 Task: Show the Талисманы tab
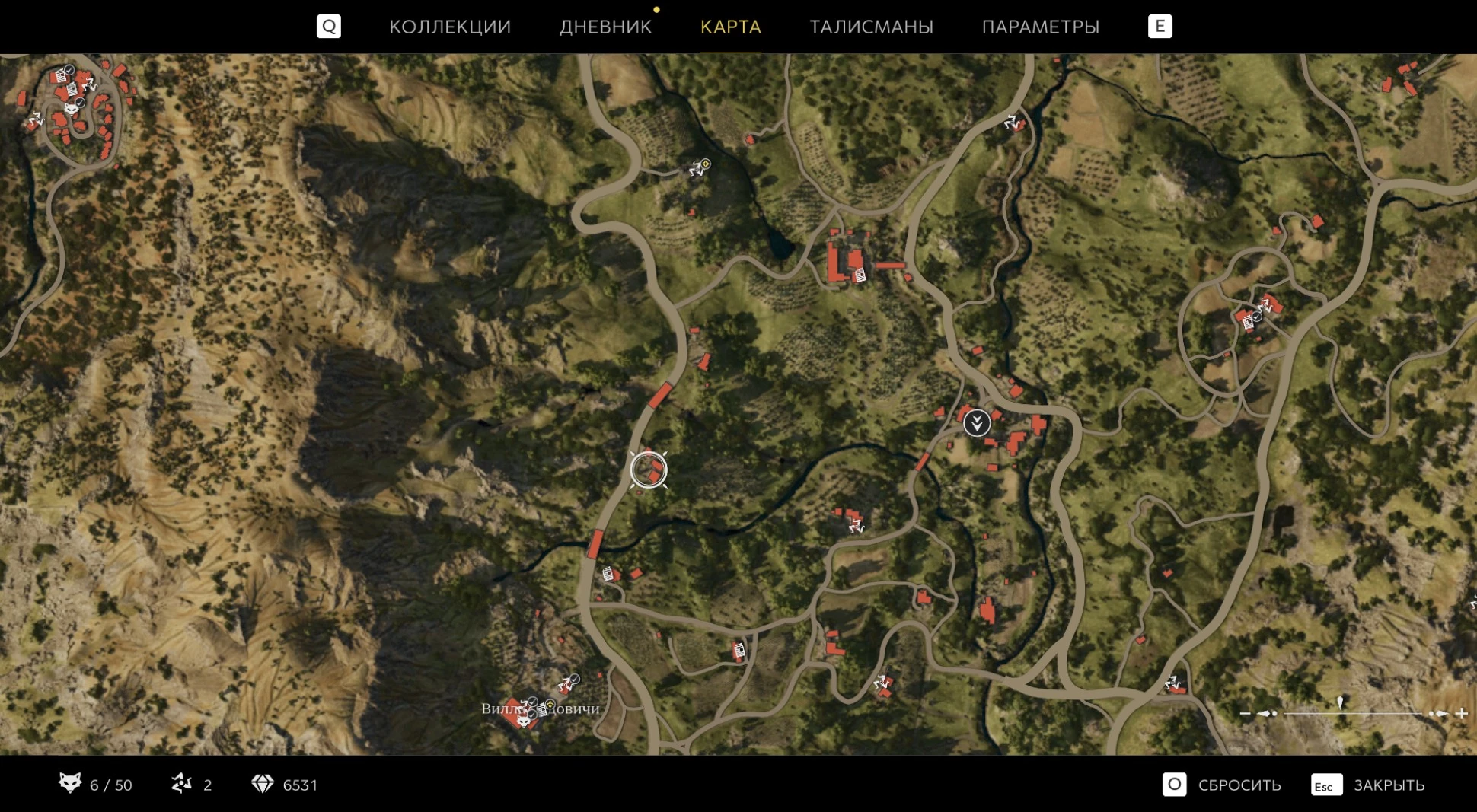(x=871, y=27)
